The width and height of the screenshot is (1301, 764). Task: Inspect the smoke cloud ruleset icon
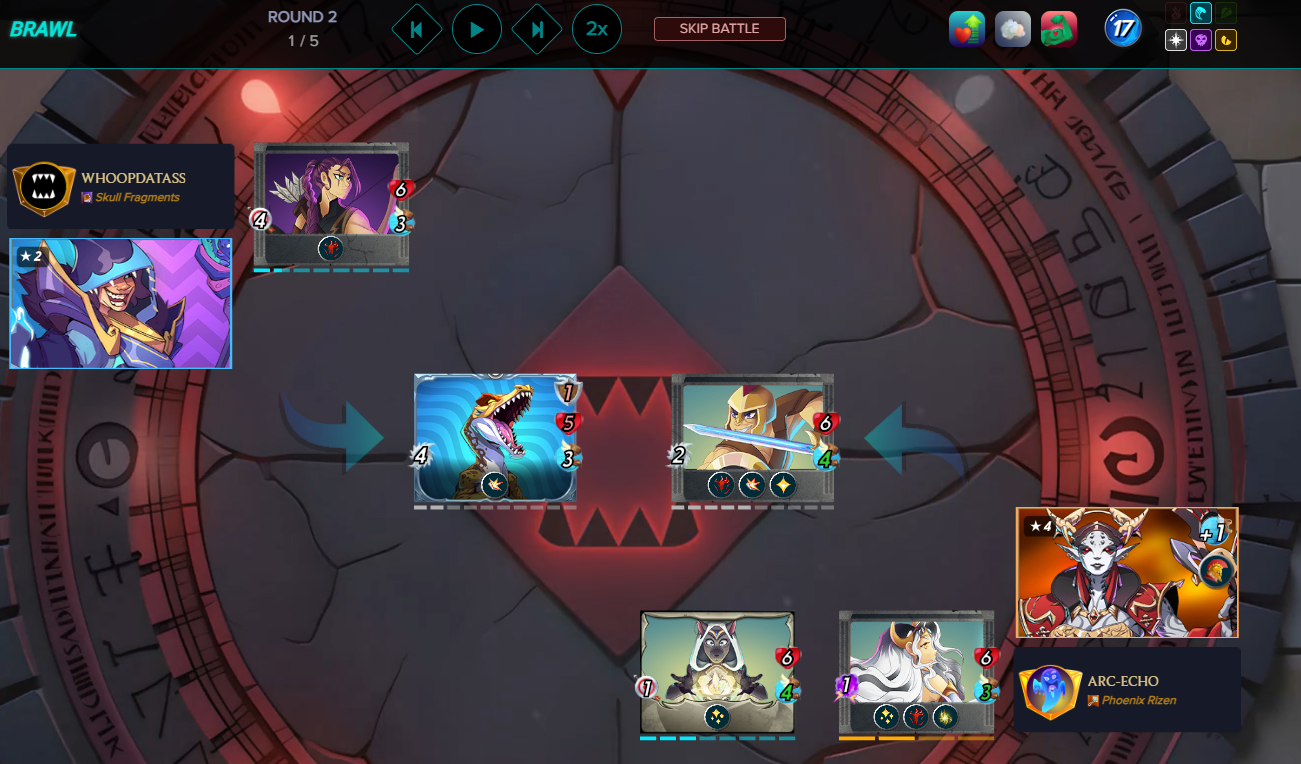[x=1013, y=30]
